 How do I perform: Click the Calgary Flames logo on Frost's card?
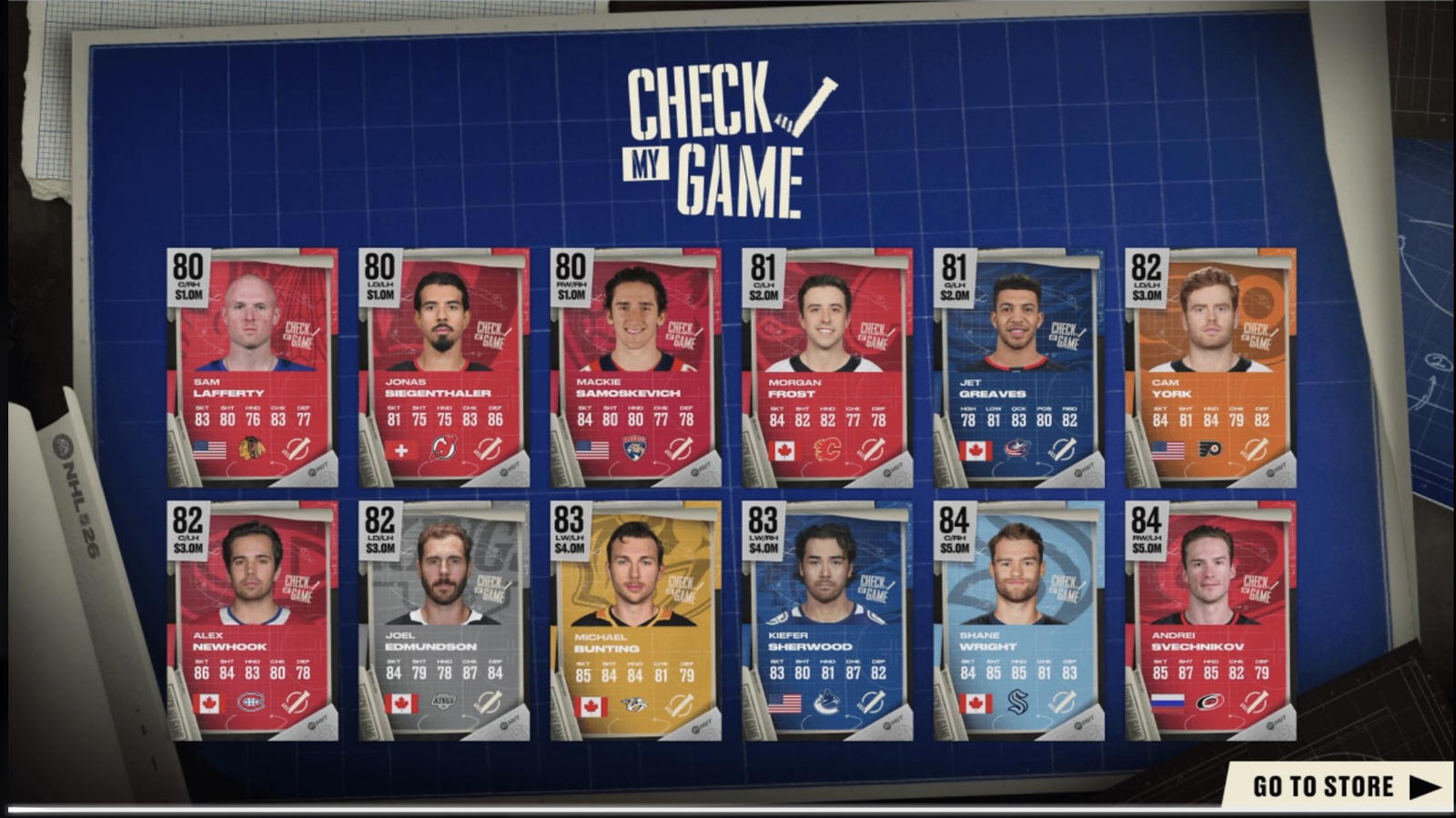(x=828, y=446)
